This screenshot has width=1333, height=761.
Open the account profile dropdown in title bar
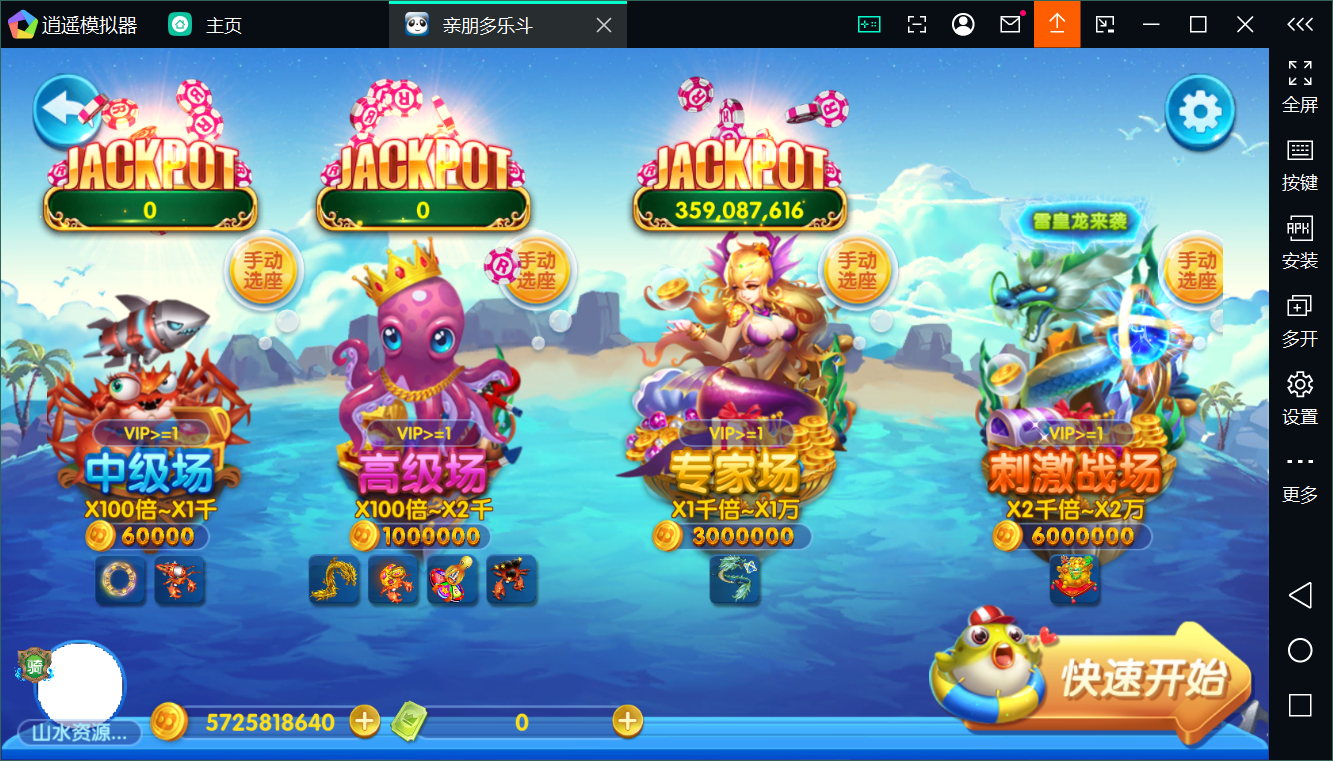962,23
